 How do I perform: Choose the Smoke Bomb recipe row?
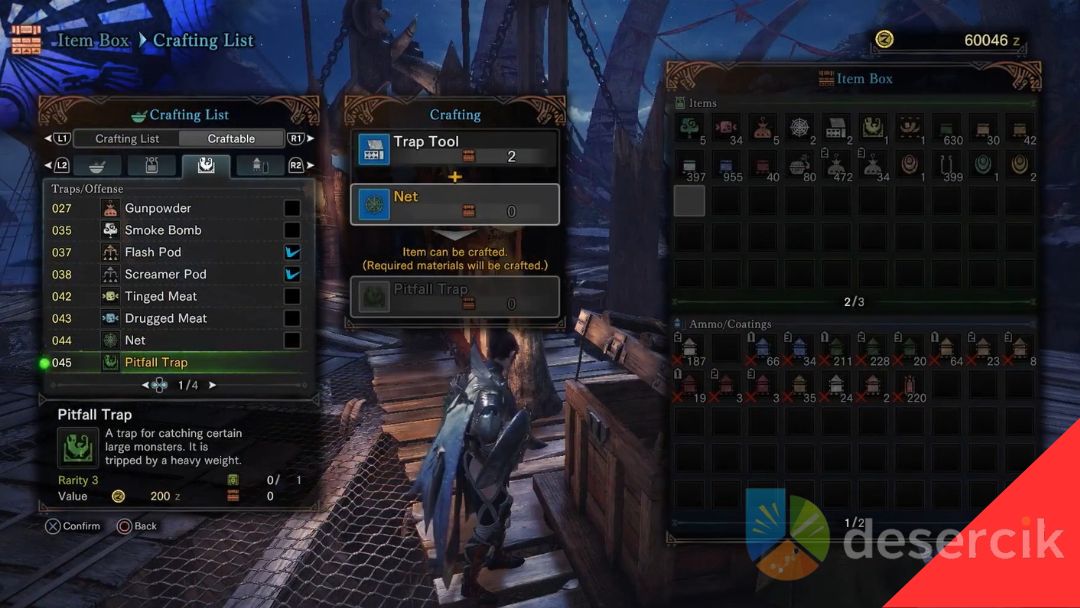(163, 230)
